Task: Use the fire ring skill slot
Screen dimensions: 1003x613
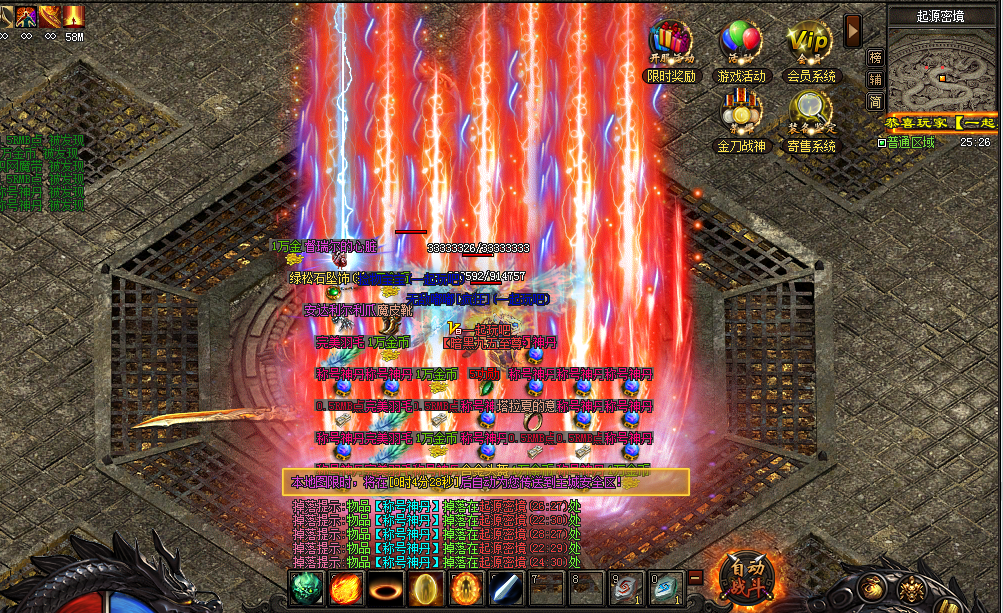Action: tap(386, 587)
